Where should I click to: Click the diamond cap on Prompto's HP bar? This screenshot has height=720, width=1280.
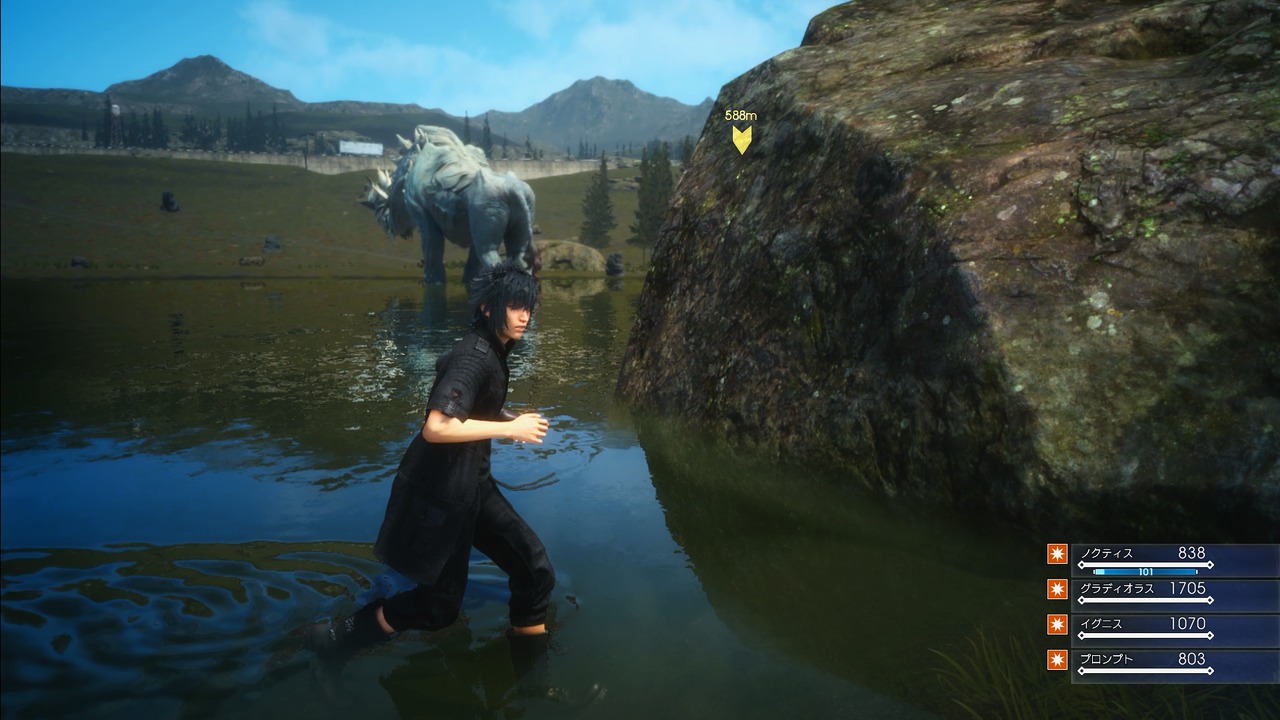[x=1211, y=669]
